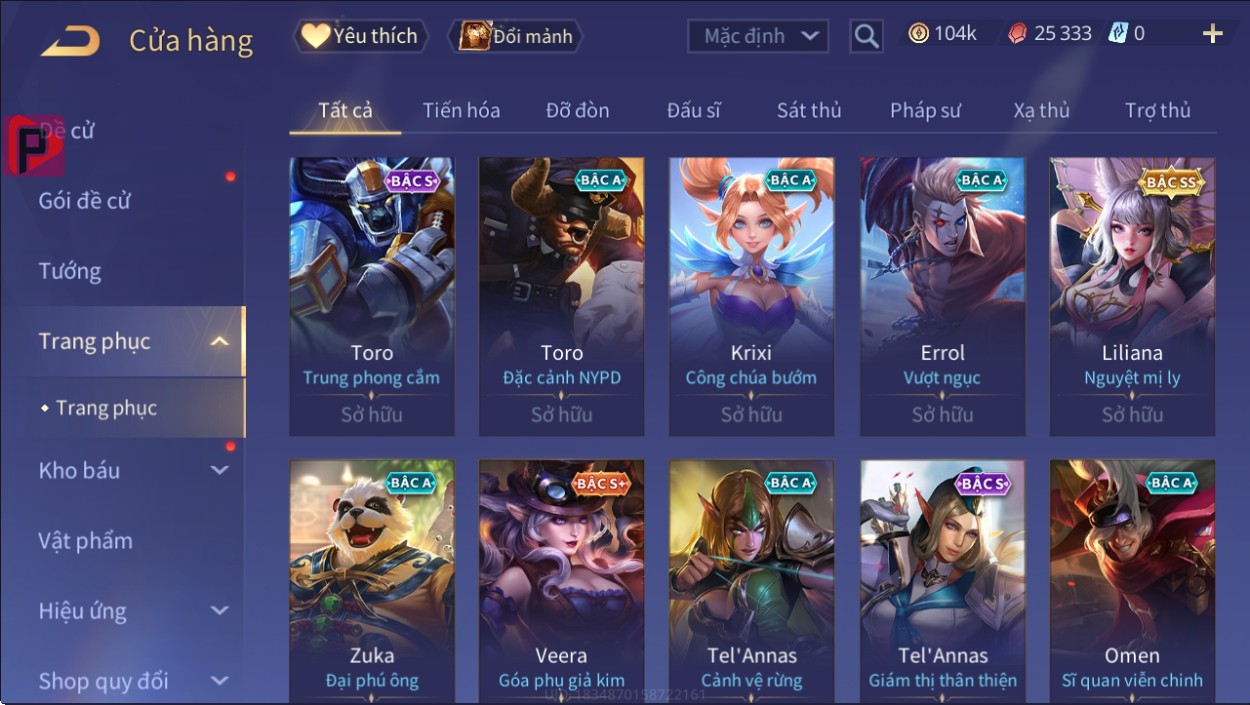1250x705 pixels.
Task: Go to the Vật phẩm items section
Action: (x=86, y=541)
